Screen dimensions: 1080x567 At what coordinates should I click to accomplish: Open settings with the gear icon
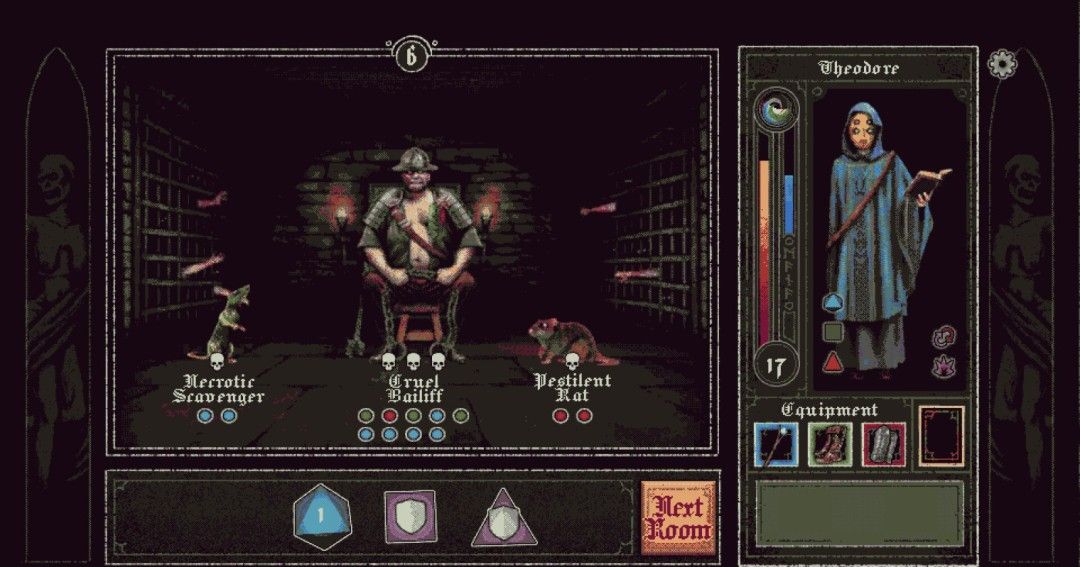click(1001, 65)
